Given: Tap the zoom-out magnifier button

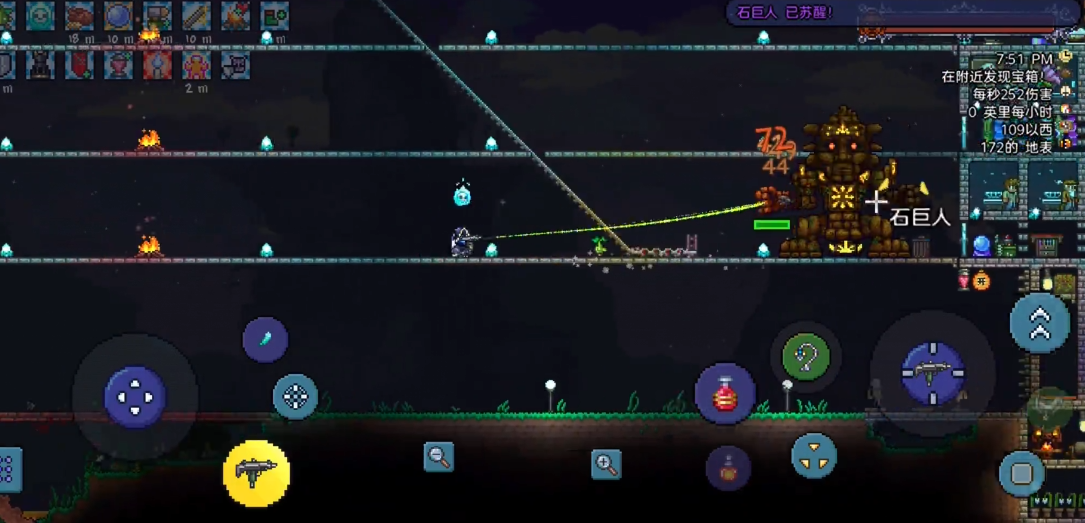Looking at the screenshot, I should tap(438, 457).
